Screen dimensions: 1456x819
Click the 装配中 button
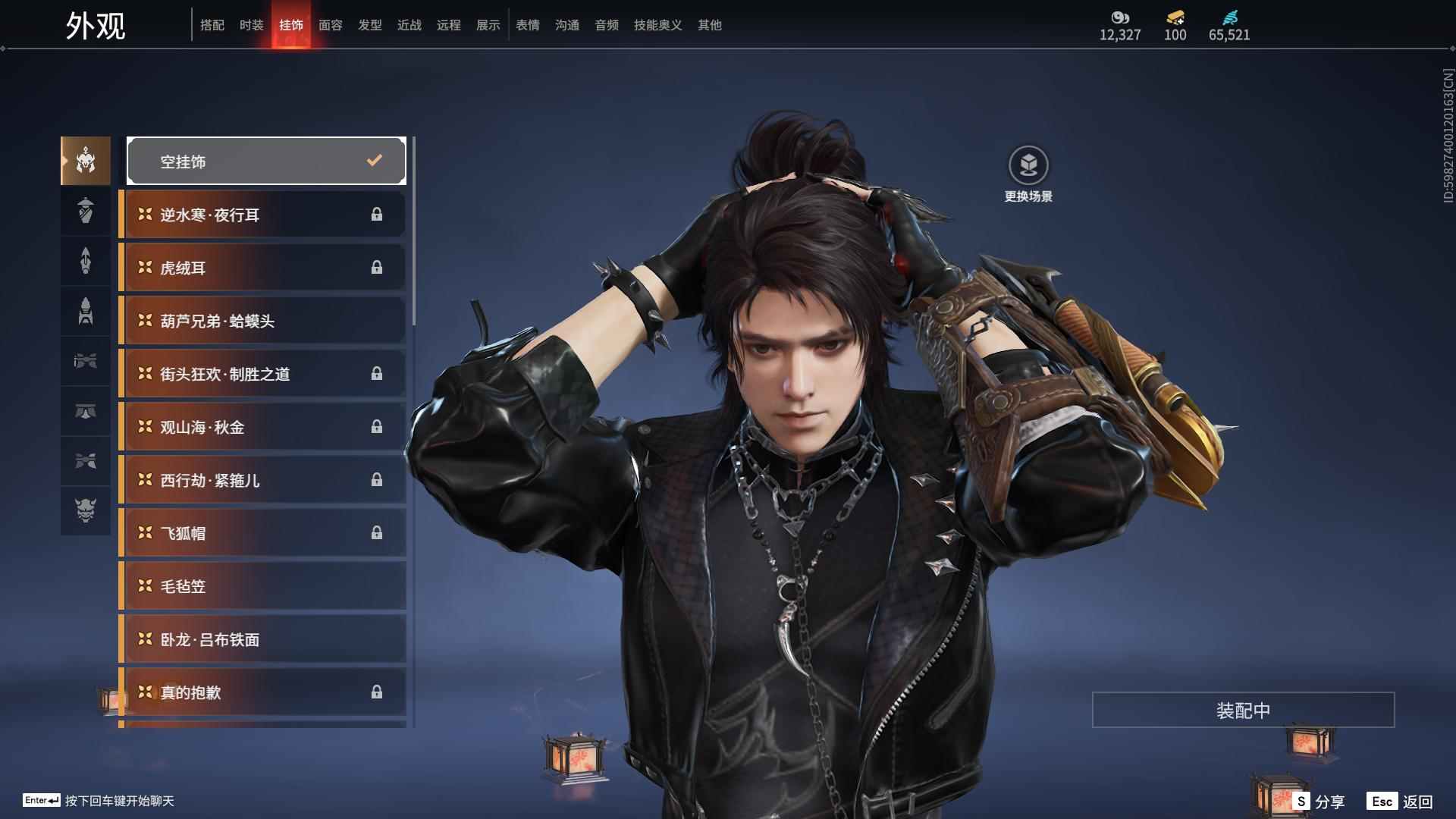pyautogui.click(x=1243, y=710)
